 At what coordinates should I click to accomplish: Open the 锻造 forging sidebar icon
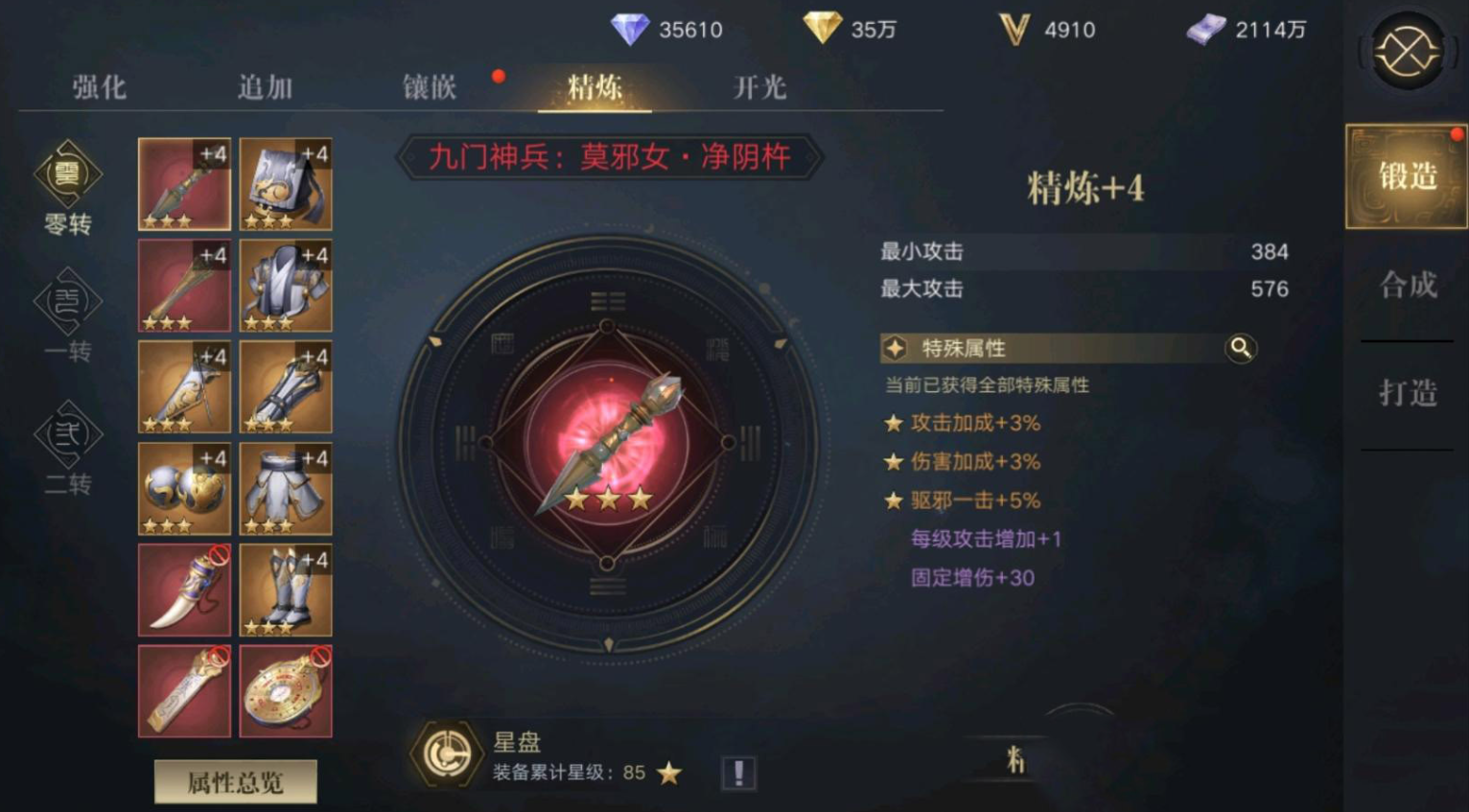(1405, 177)
